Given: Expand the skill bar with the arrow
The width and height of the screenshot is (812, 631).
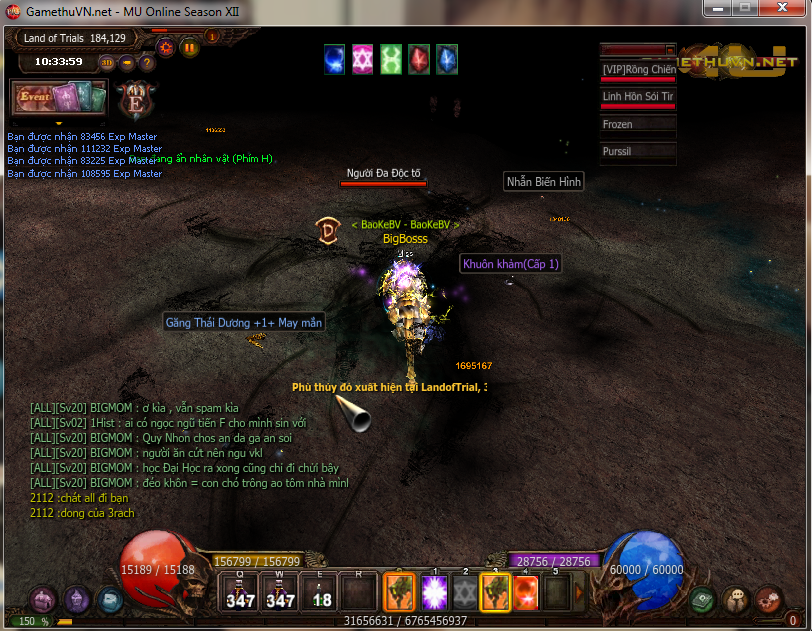Looking at the screenshot, I should [x=578, y=592].
